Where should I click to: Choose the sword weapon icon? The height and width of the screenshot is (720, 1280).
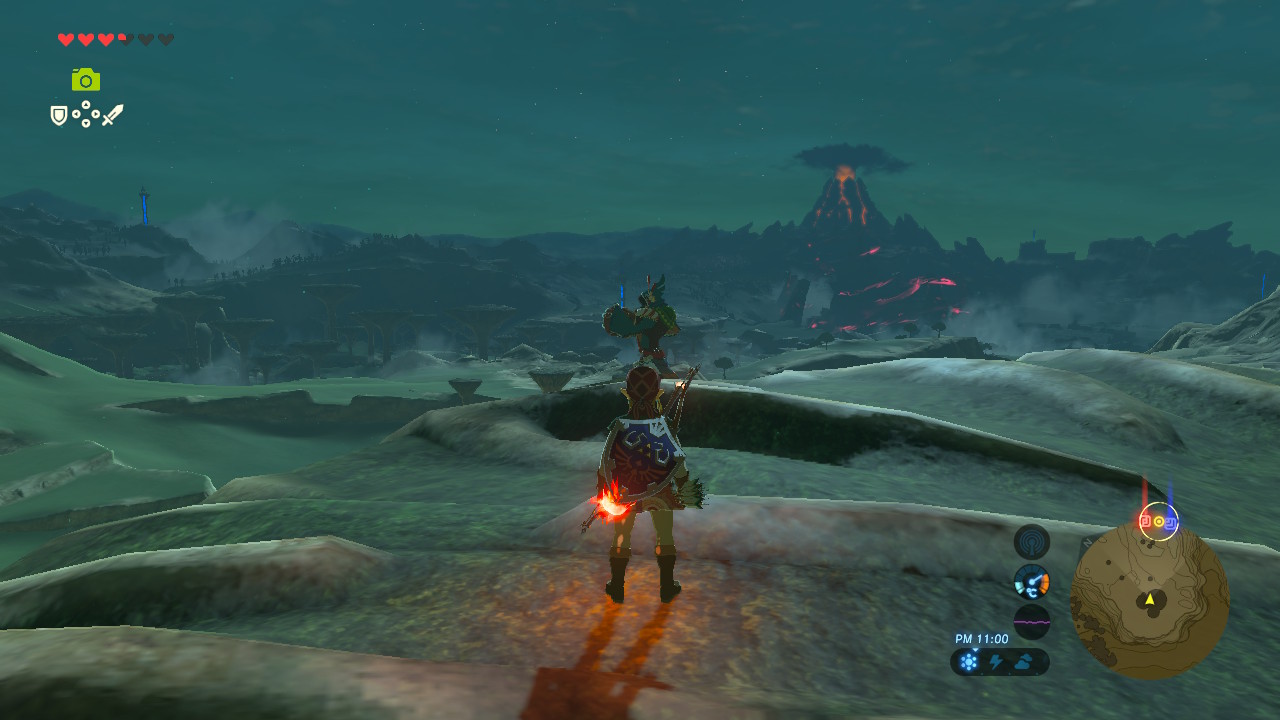pyautogui.click(x=113, y=115)
